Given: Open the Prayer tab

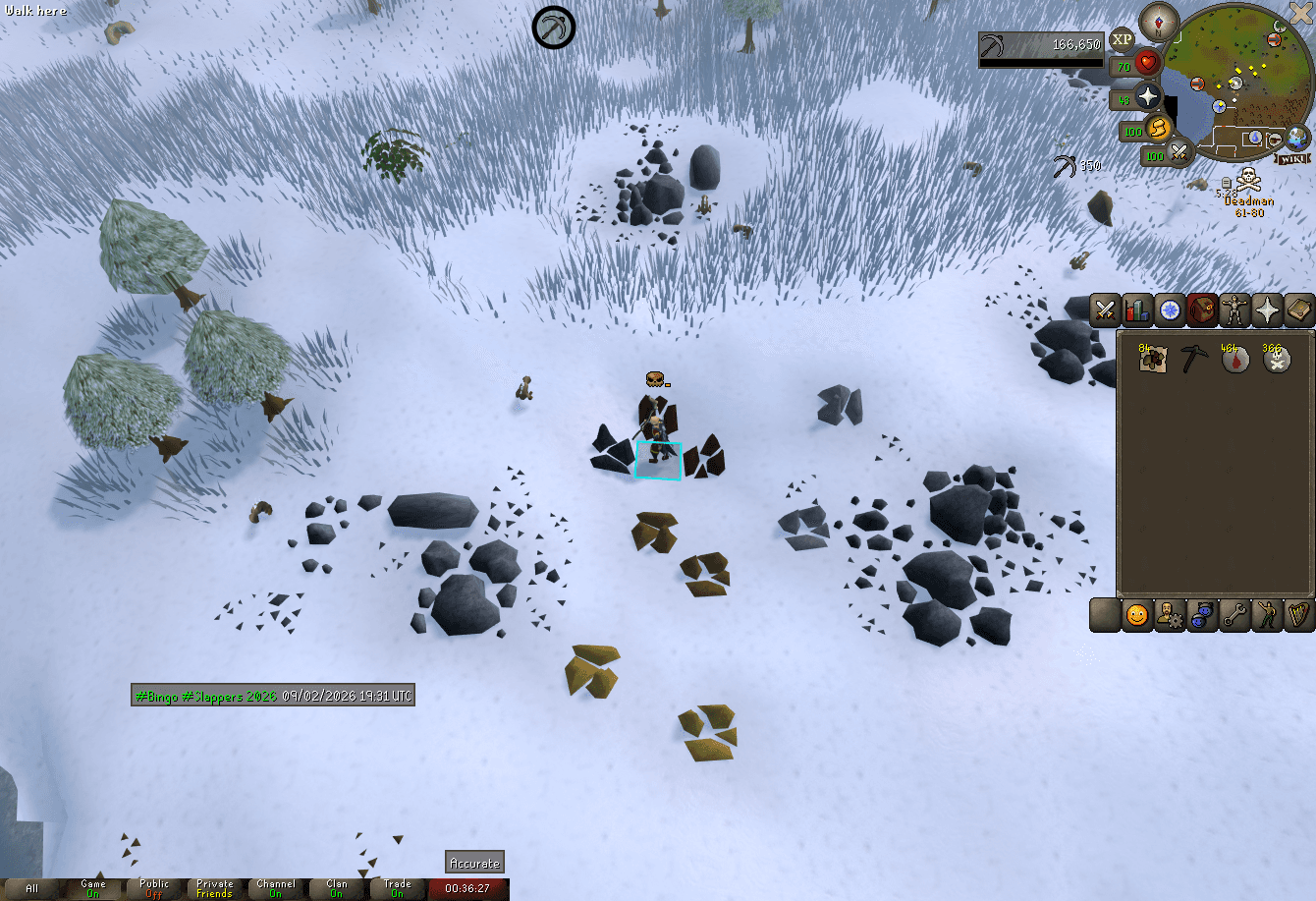Looking at the screenshot, I should point(1267,310).
